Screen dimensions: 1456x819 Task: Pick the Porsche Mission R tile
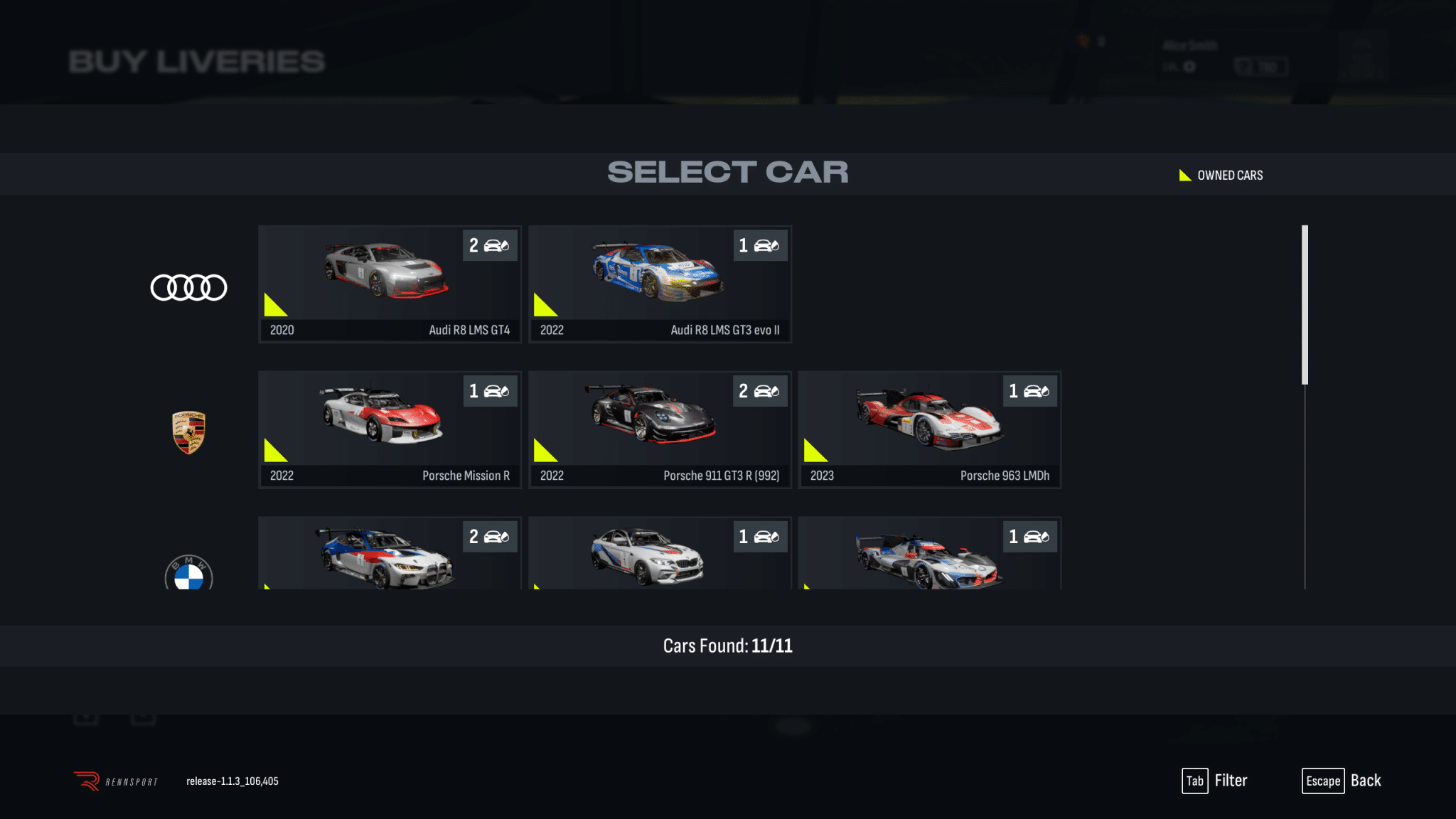[x=390, y=429]
